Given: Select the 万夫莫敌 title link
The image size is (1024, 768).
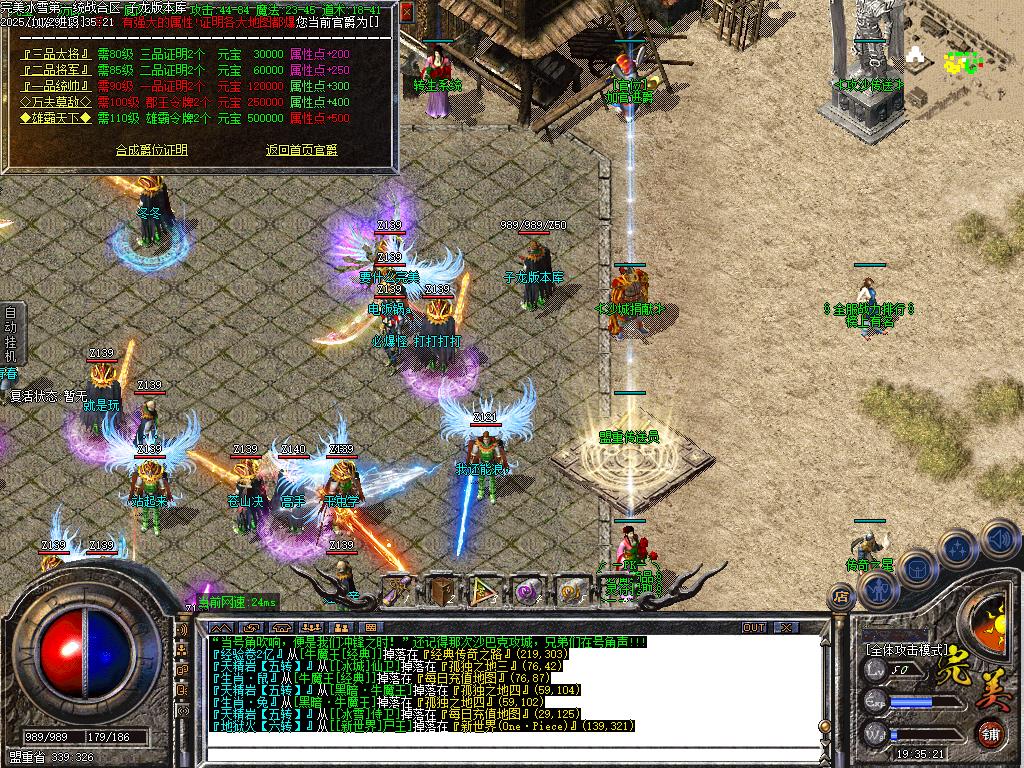Looking at the screenshot, I should coord(57,102).
